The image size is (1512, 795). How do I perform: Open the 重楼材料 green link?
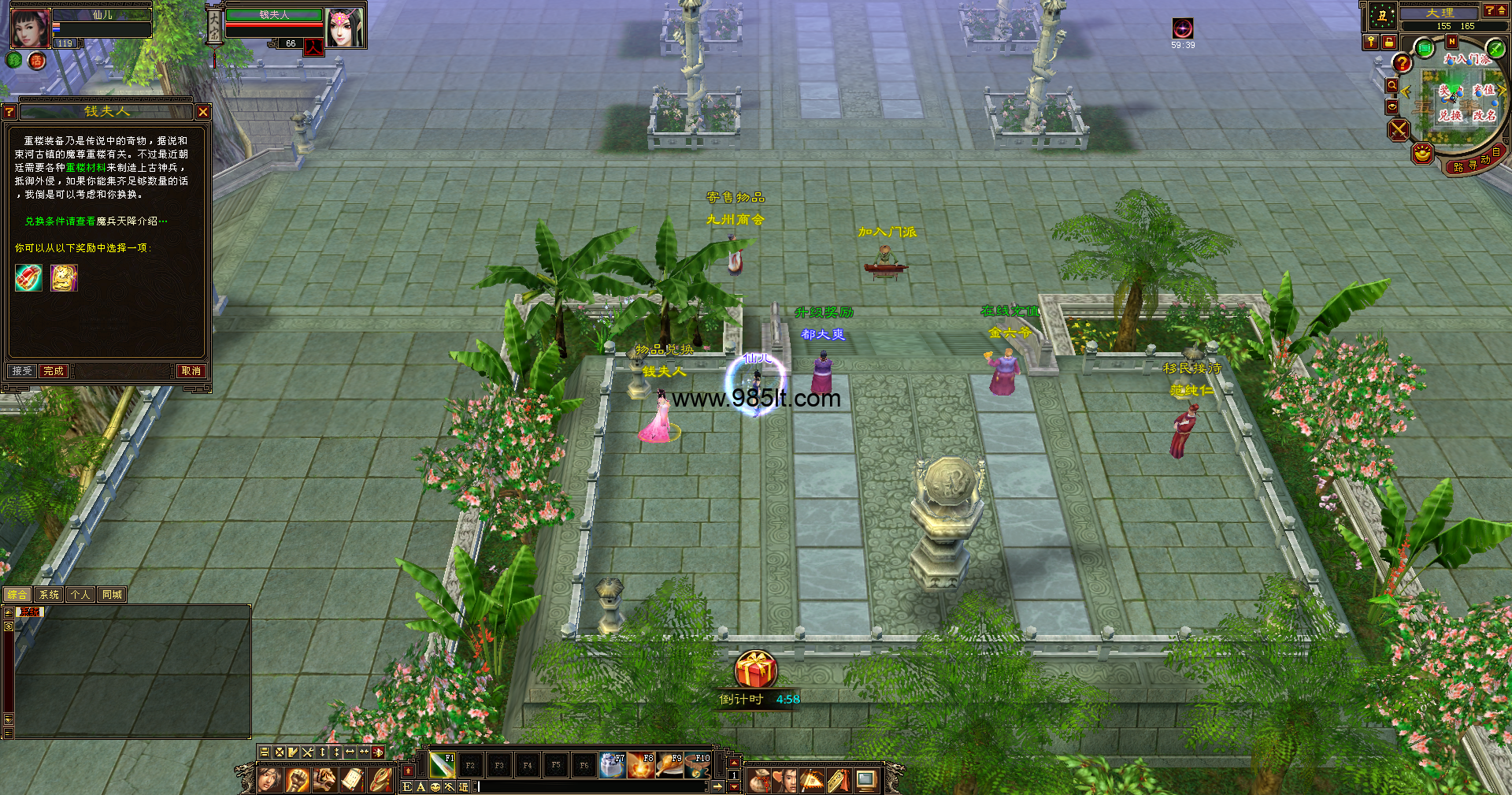coord(86,168)
